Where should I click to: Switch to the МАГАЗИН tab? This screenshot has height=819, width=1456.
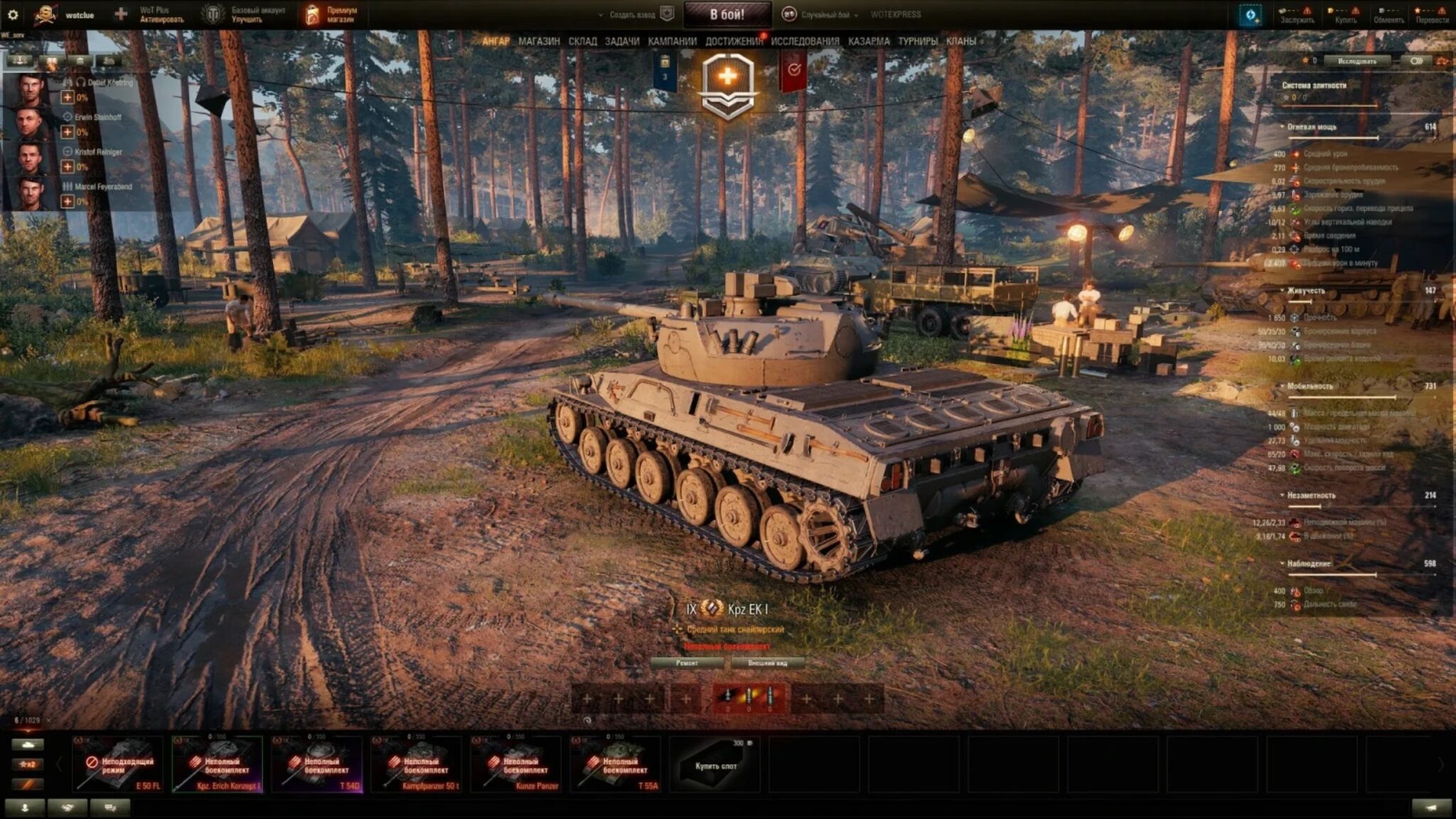point(539,41)
